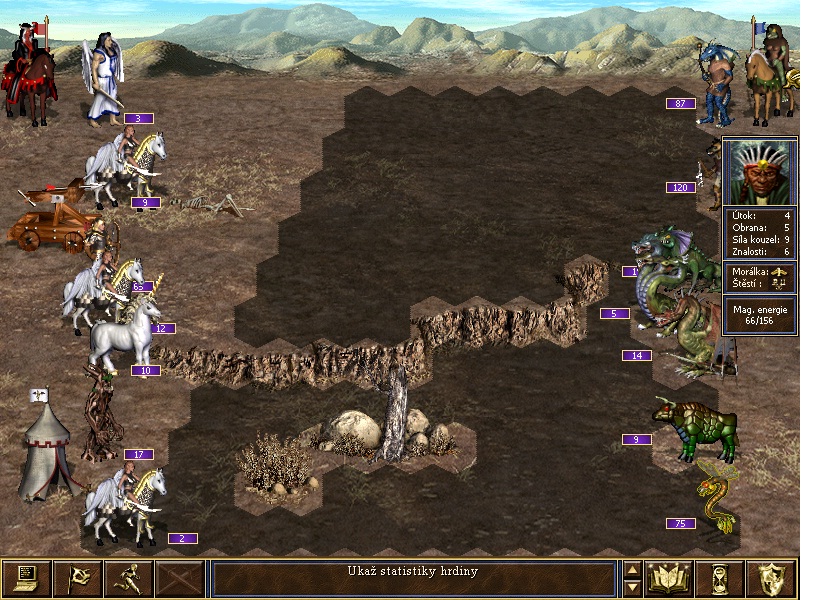Image resolution: width=814 pixels, height=600 pixels.
Task: Surrender using the white flag button
Action: click(x=77, y=578)
